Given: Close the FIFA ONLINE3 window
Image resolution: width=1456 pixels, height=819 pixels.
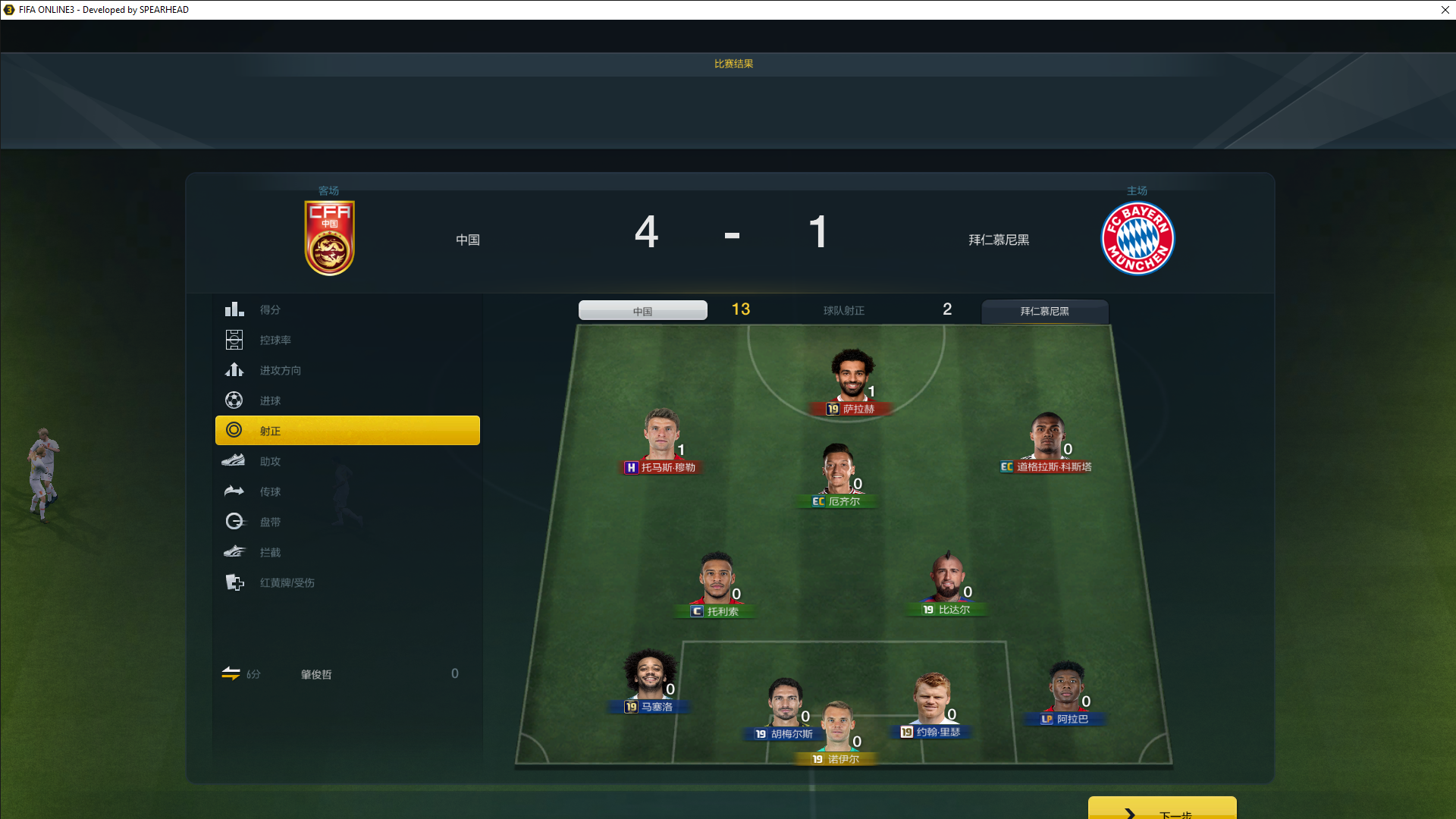Looking at the screenshot, I should point(1445,10).
